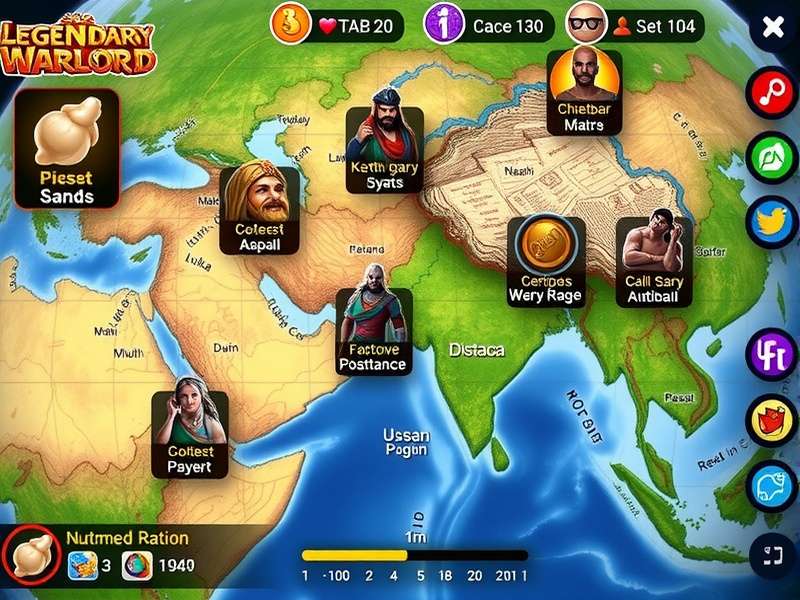Image resolution: width=800 pixels, height=600 pixels.
Task: Click the blue elephant round button
Action: 772,486
